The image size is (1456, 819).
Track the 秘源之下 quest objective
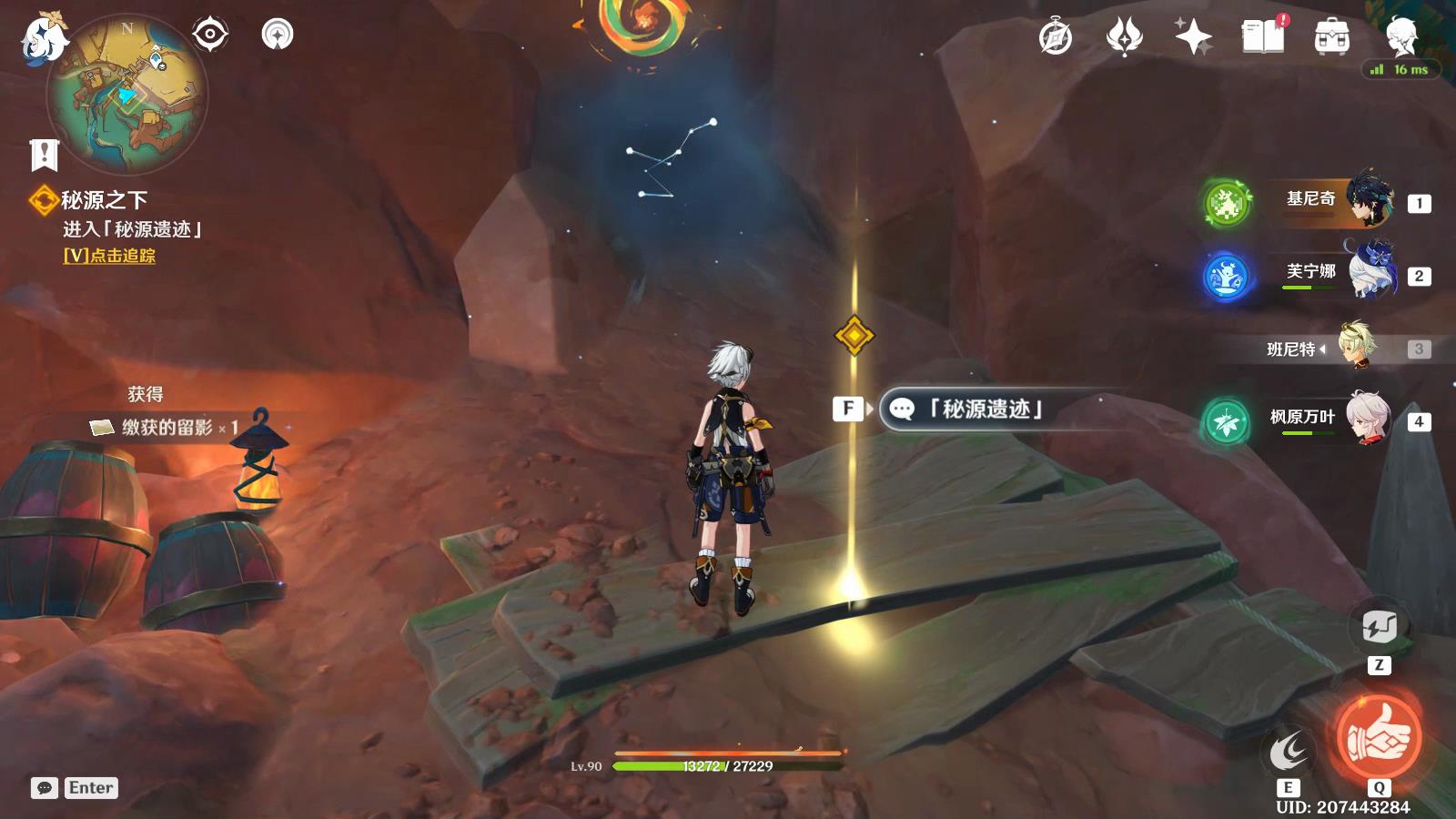[109, 257]
